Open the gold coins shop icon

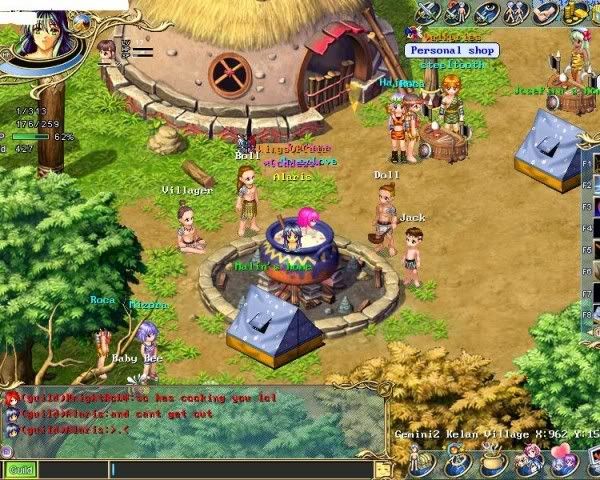pos(575,11)
